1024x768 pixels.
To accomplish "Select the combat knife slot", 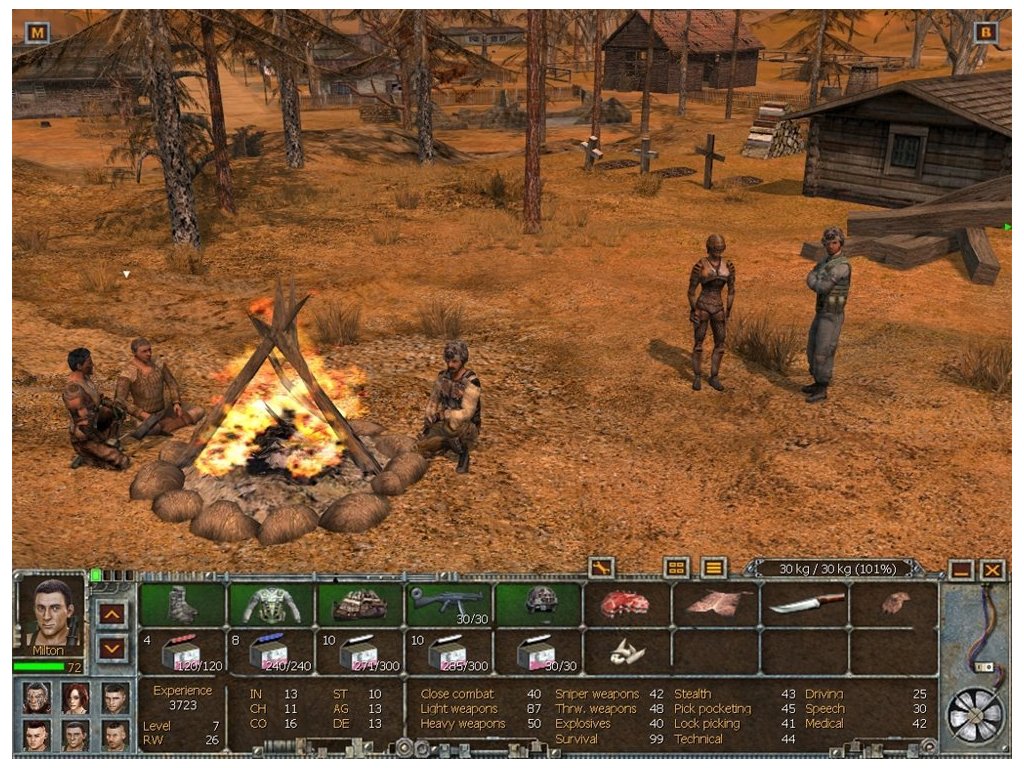I will click(805, 604).
